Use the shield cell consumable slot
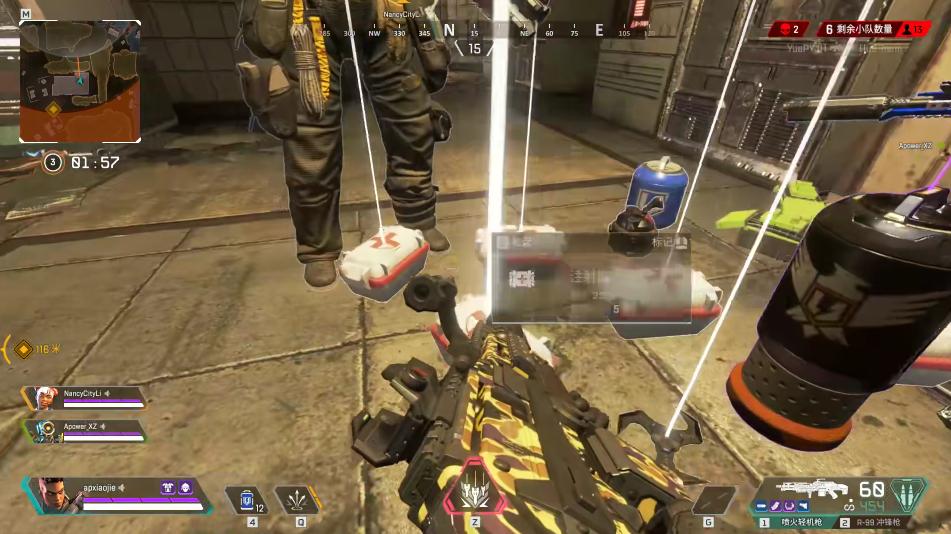This screenshot has height=534, width=951. click(246, 499)
